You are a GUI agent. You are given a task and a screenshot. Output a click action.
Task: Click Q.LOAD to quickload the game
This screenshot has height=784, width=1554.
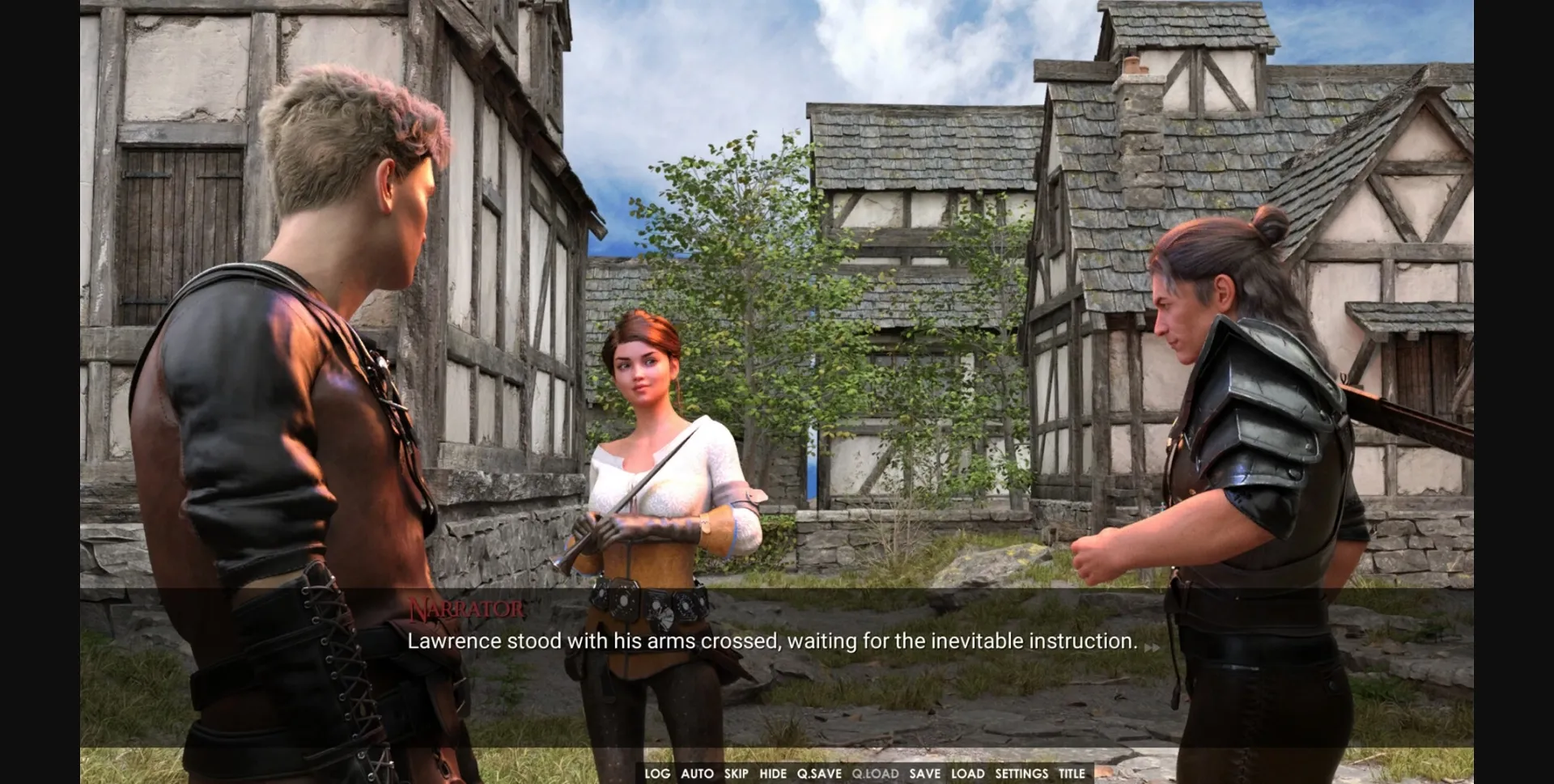click(x=874, y=773)
